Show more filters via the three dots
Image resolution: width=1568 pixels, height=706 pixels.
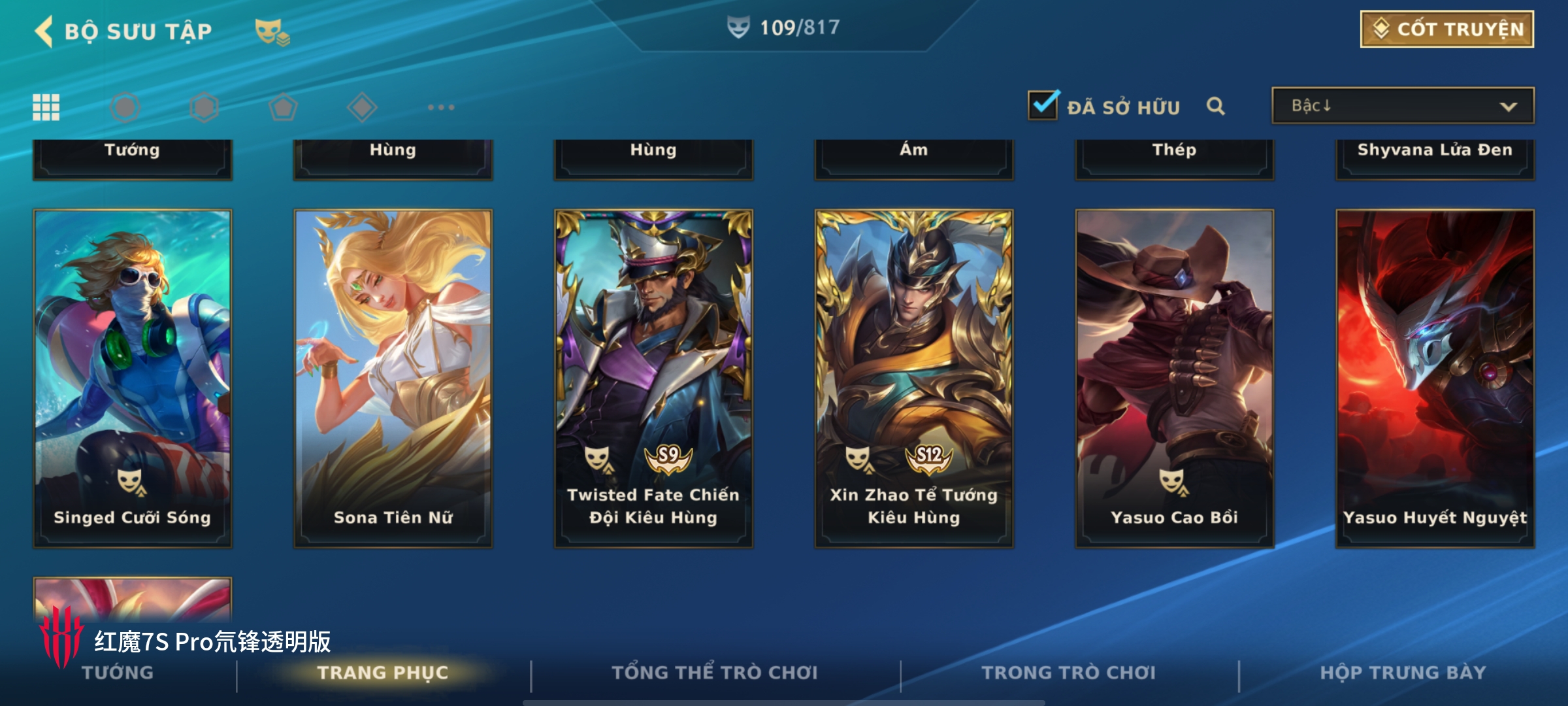pos(441,107)
